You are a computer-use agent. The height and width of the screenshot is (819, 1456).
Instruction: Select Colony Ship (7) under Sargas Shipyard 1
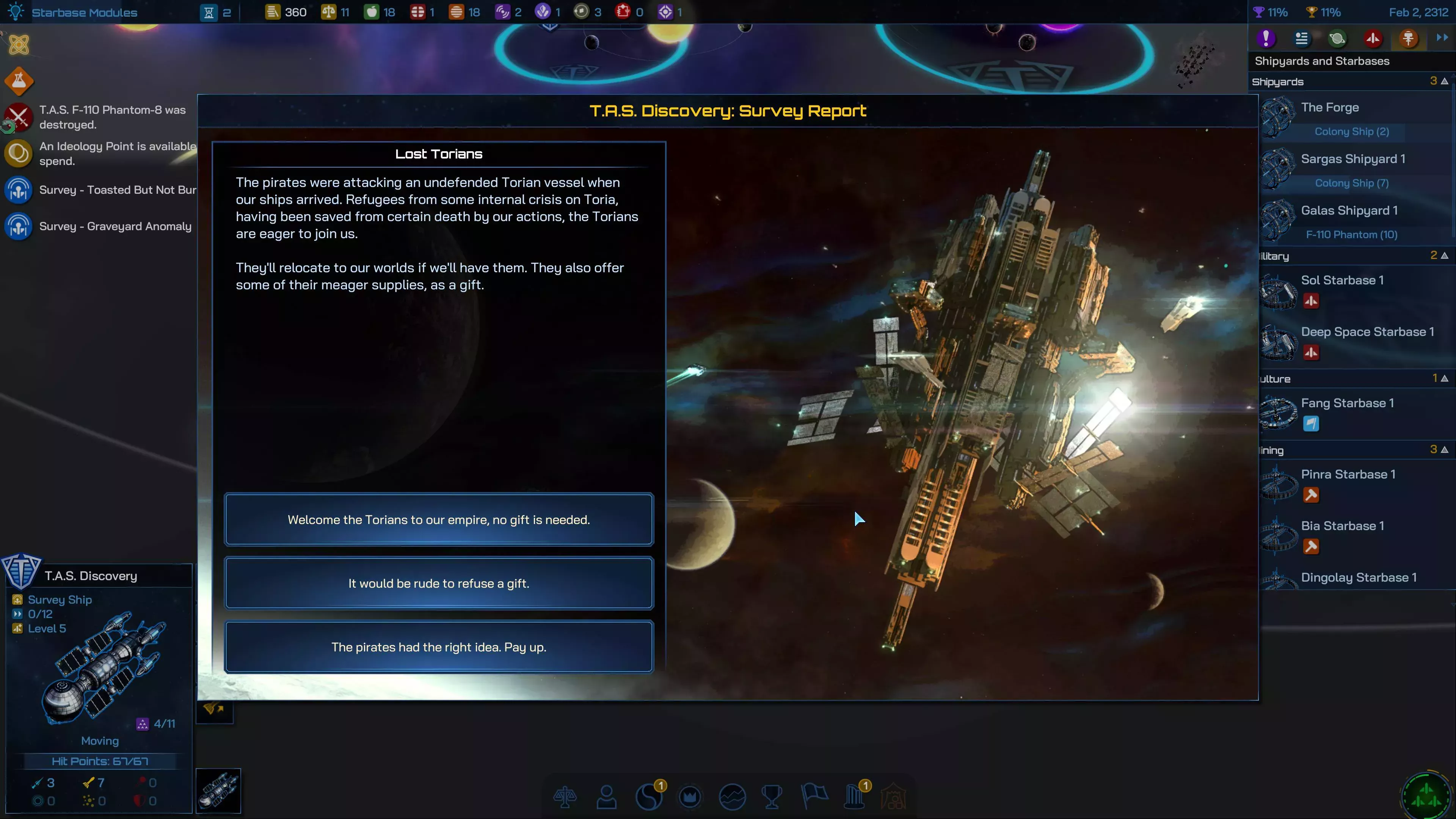[1351, 182]
